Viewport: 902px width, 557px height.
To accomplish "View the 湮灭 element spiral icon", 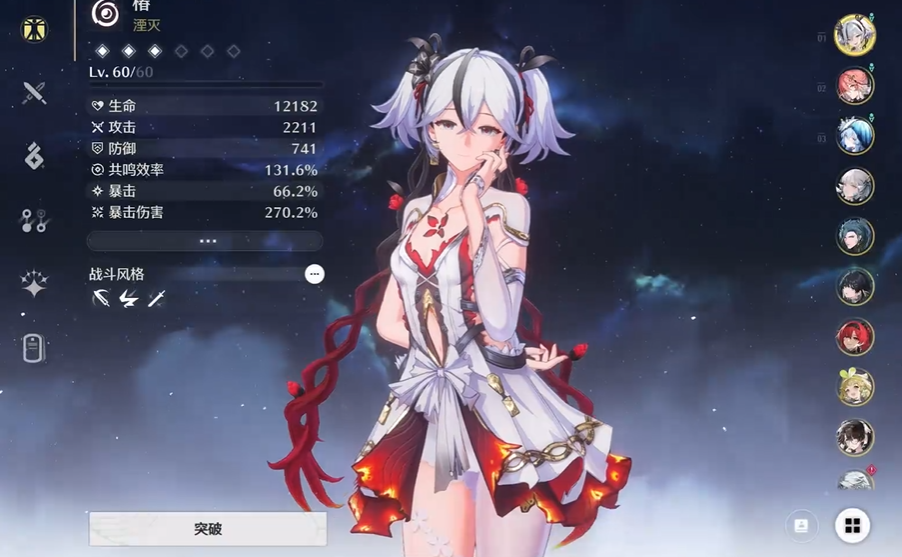I will 105,12.
